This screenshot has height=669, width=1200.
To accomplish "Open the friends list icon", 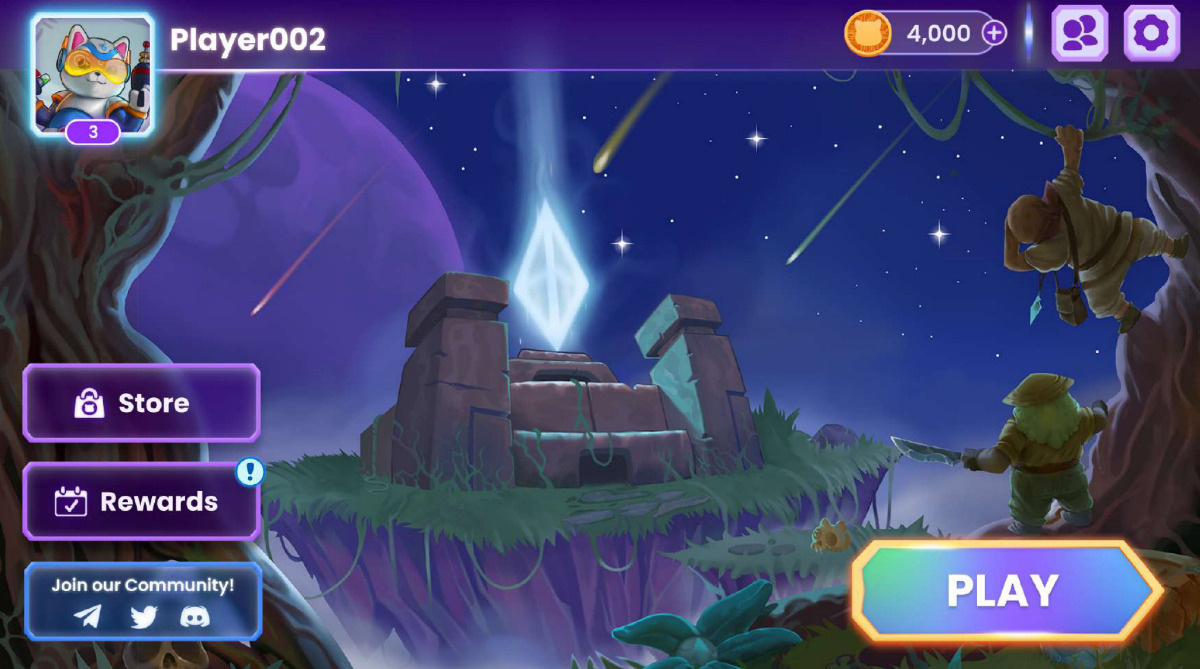I will [x=1080, y=34].
